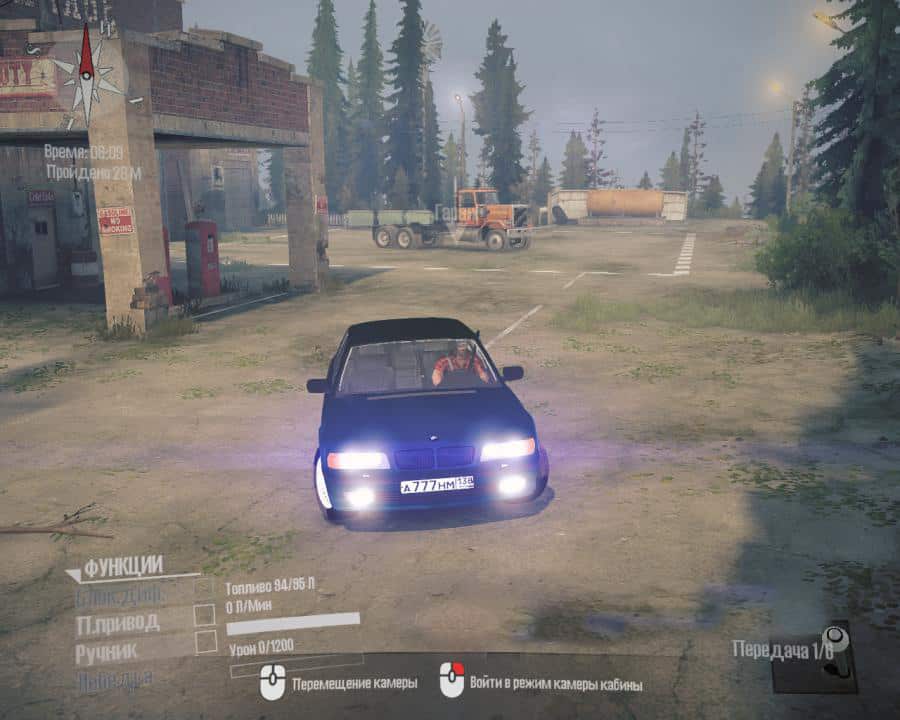This screenshot has height=720, width=900.
Task: Enable the Ручник handbrake checkbox
Action: click(x=205, y=642)
